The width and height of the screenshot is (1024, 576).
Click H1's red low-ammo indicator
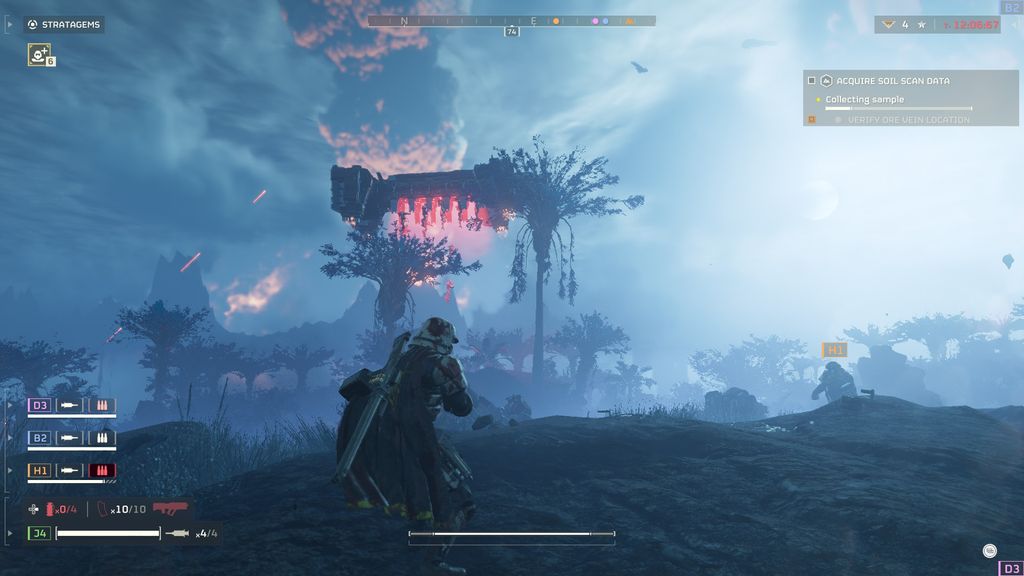(x=102, y=470)
